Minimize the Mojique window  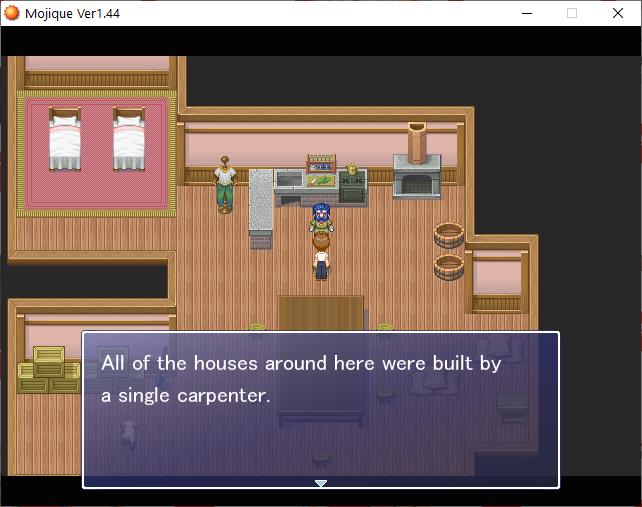526,13
